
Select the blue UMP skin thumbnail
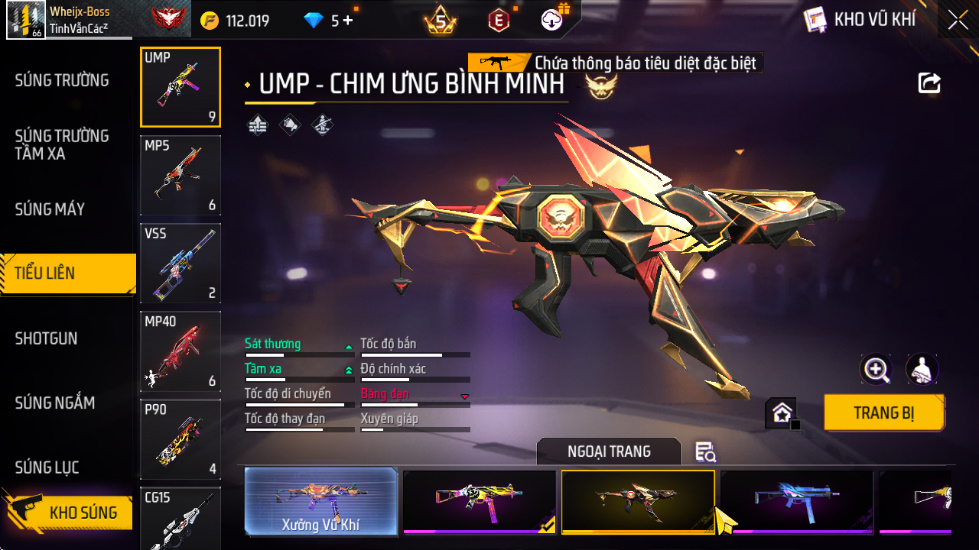[x=796, y=501]
